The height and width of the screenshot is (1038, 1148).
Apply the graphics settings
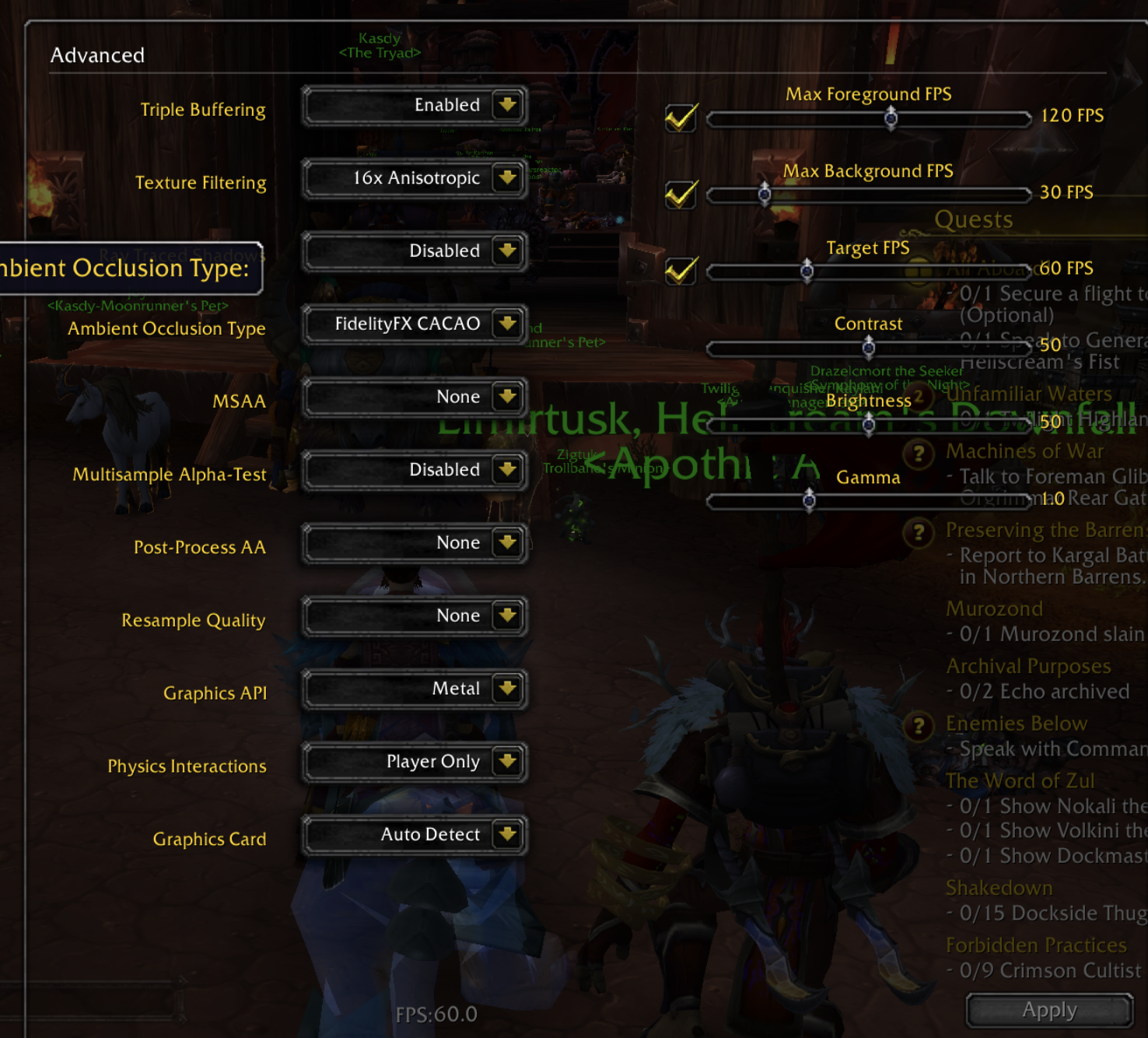pos(1049,1011)
